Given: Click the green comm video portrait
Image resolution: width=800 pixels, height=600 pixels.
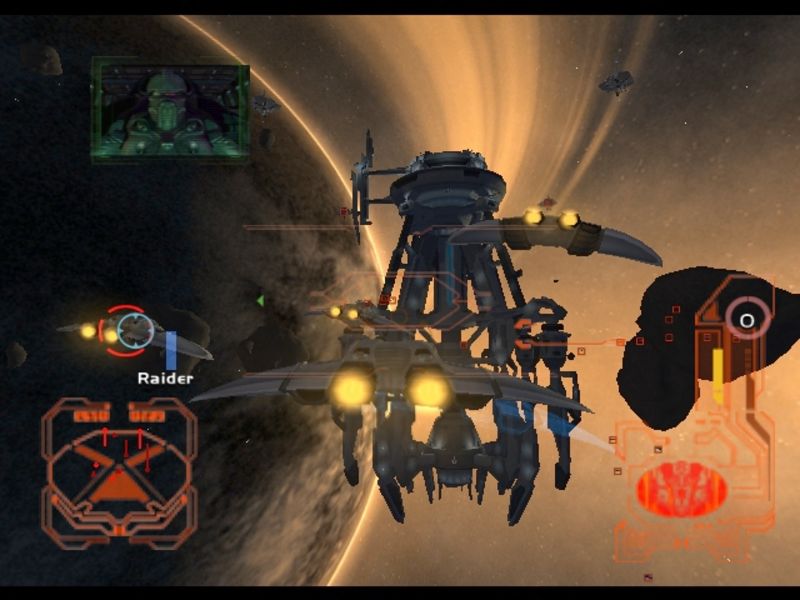Looking at the screenshot, I should point(170,109).
